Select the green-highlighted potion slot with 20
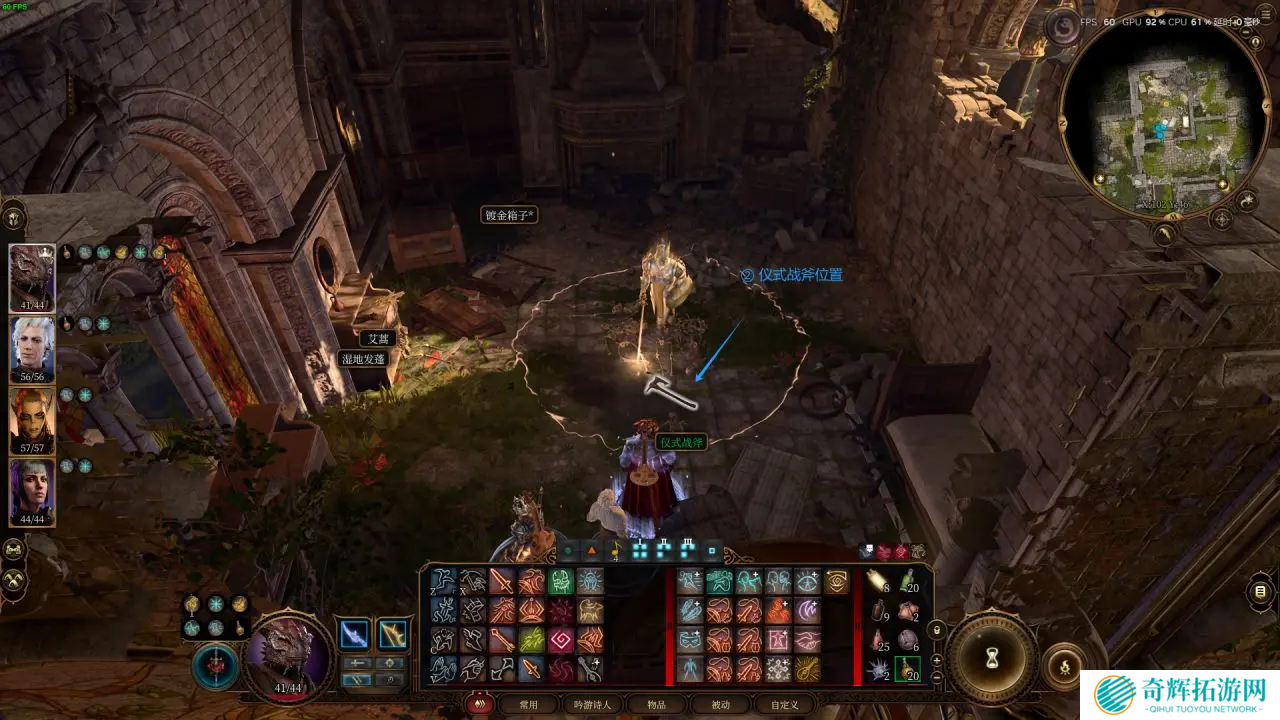The width and height of the screenshot is (1280, 720). (907, 668)
